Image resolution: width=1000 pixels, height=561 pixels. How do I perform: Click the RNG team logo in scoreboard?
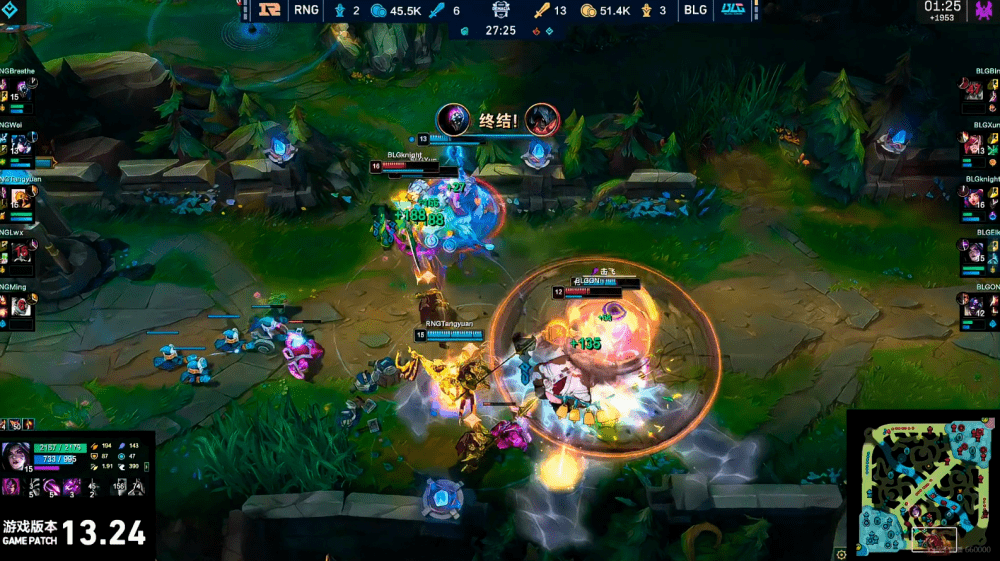pyautogui.click(x=268, y=11)
